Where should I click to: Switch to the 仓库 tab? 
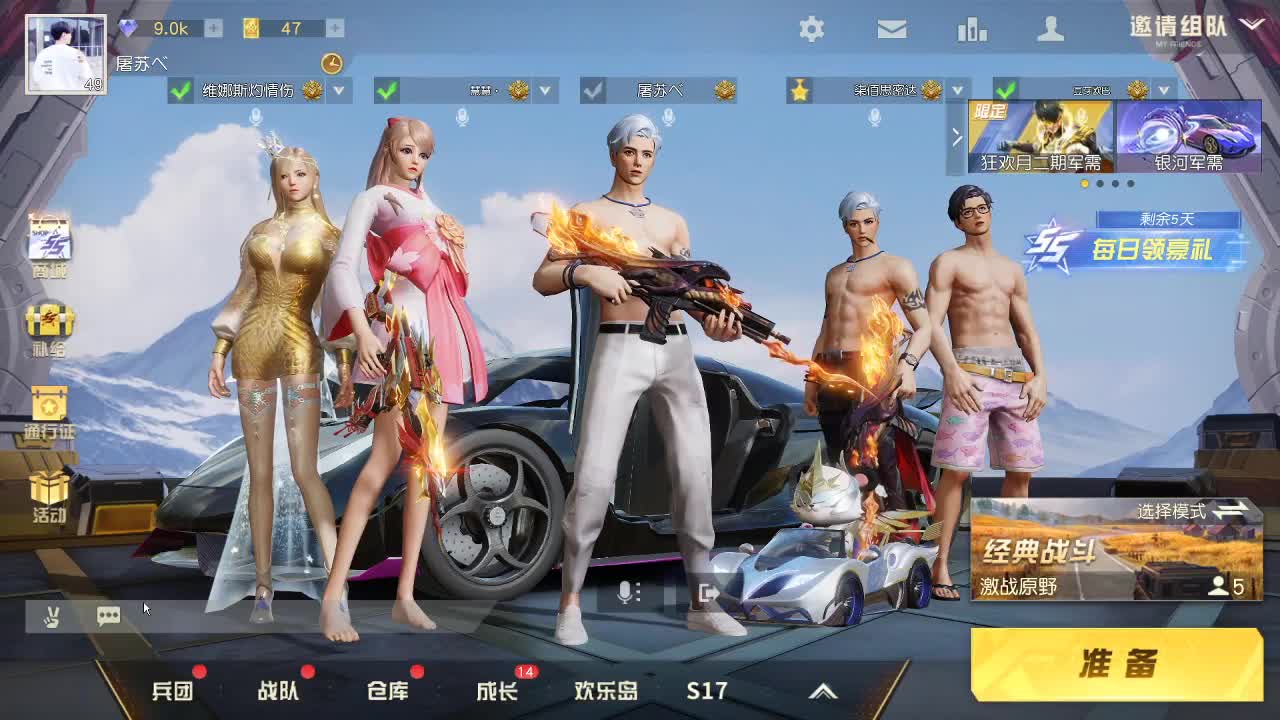click(390, 690)
